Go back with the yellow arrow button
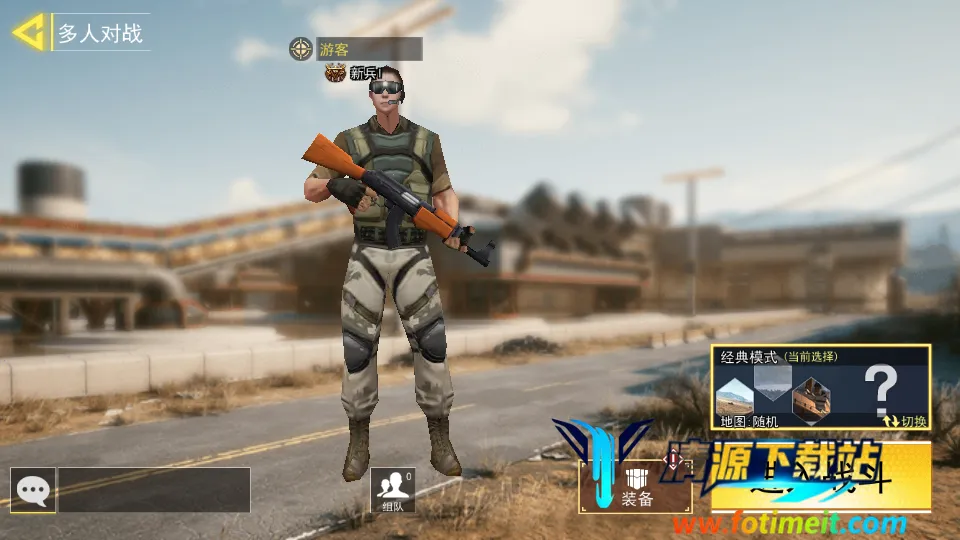The height and width of the screenshot is (540, 960). [28, 32]
